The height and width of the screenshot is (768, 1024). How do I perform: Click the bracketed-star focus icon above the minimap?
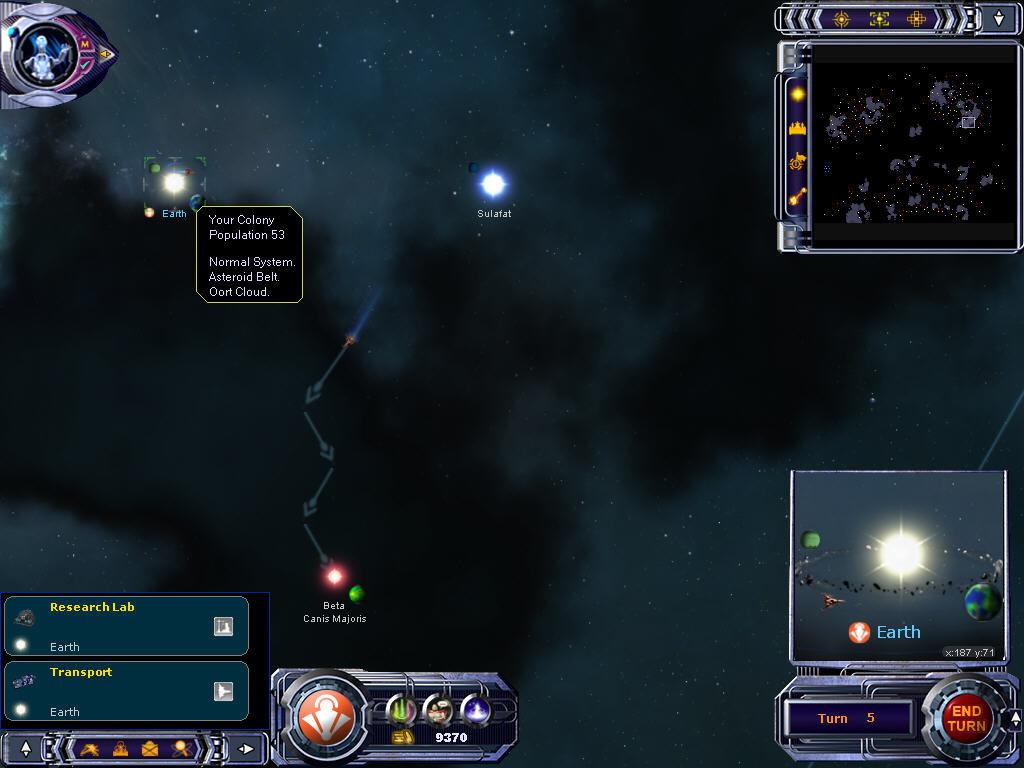point(879,19)
